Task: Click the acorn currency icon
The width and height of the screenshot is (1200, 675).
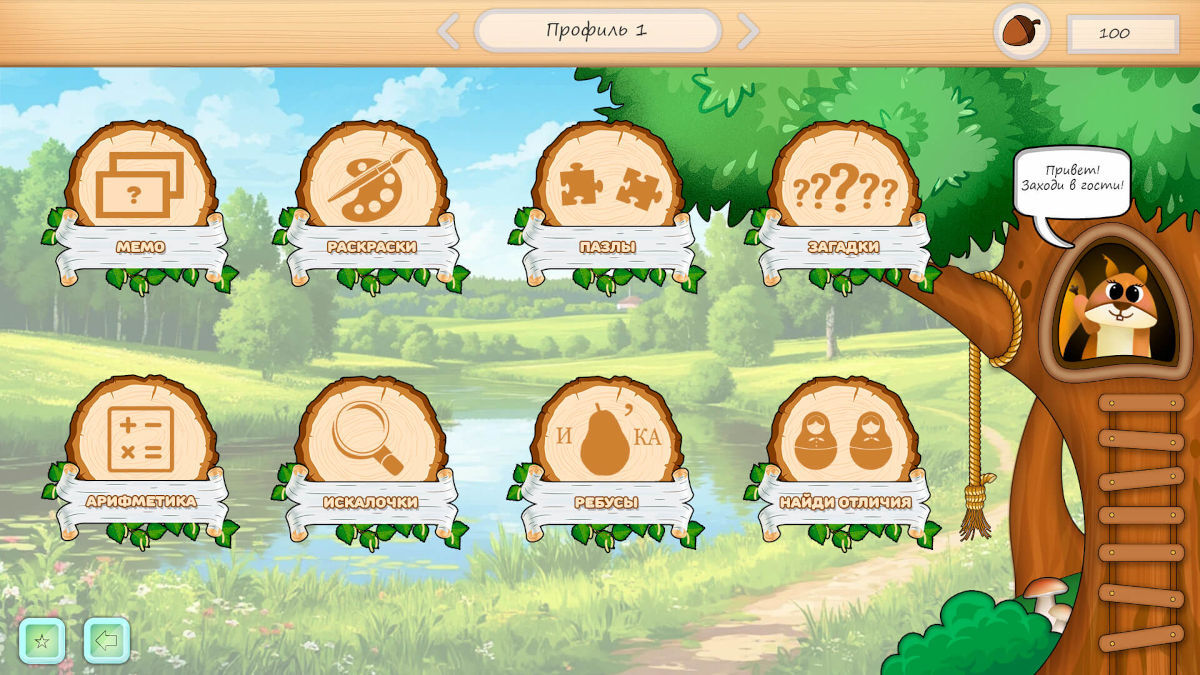Action: click(1021, 32)
